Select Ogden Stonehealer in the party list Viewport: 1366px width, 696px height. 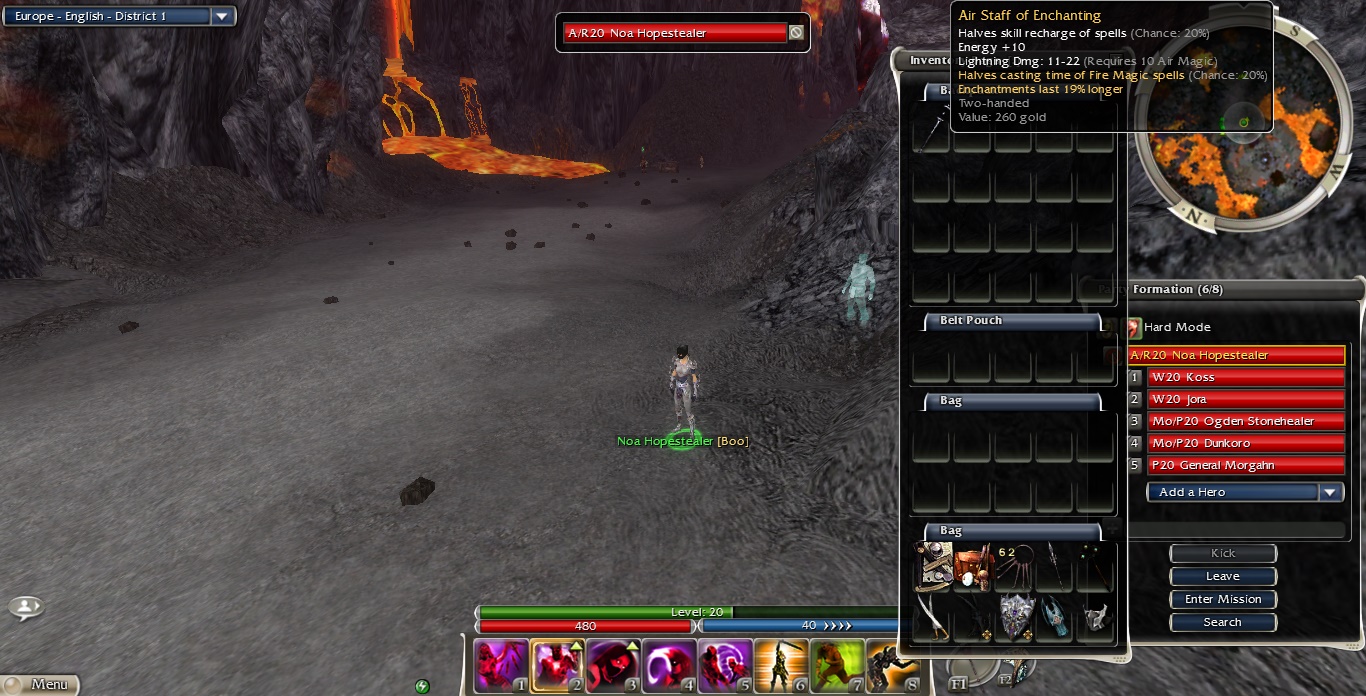1245,421
